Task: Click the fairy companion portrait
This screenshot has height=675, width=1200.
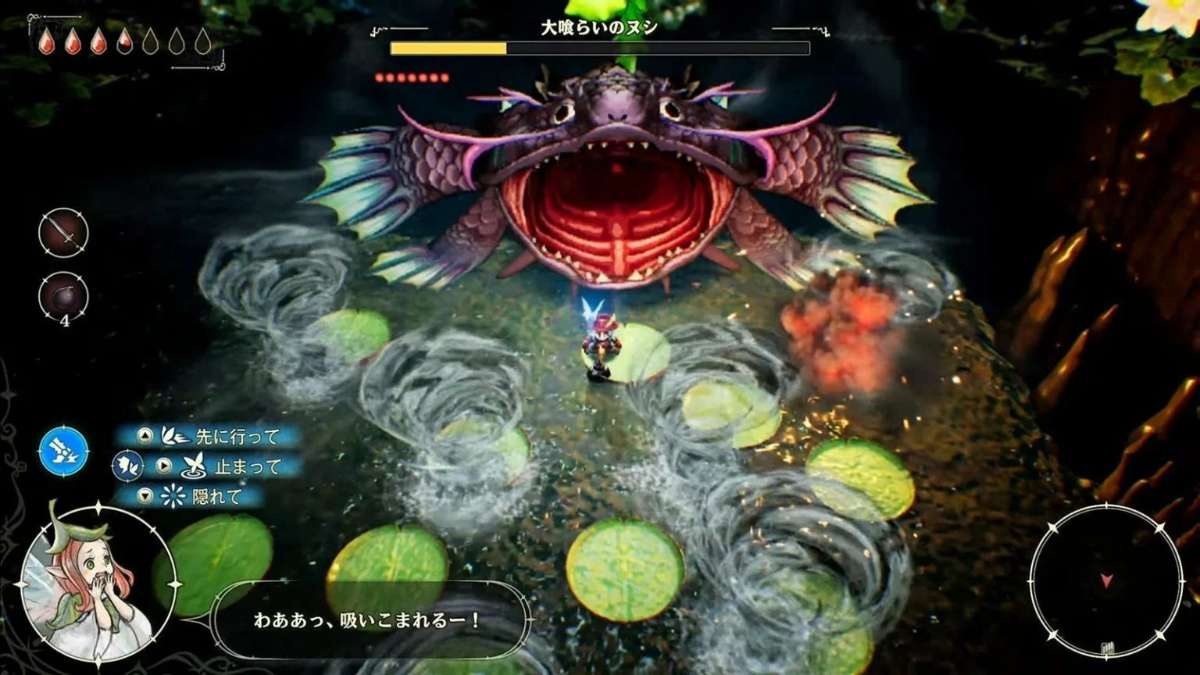Action: 97,583
